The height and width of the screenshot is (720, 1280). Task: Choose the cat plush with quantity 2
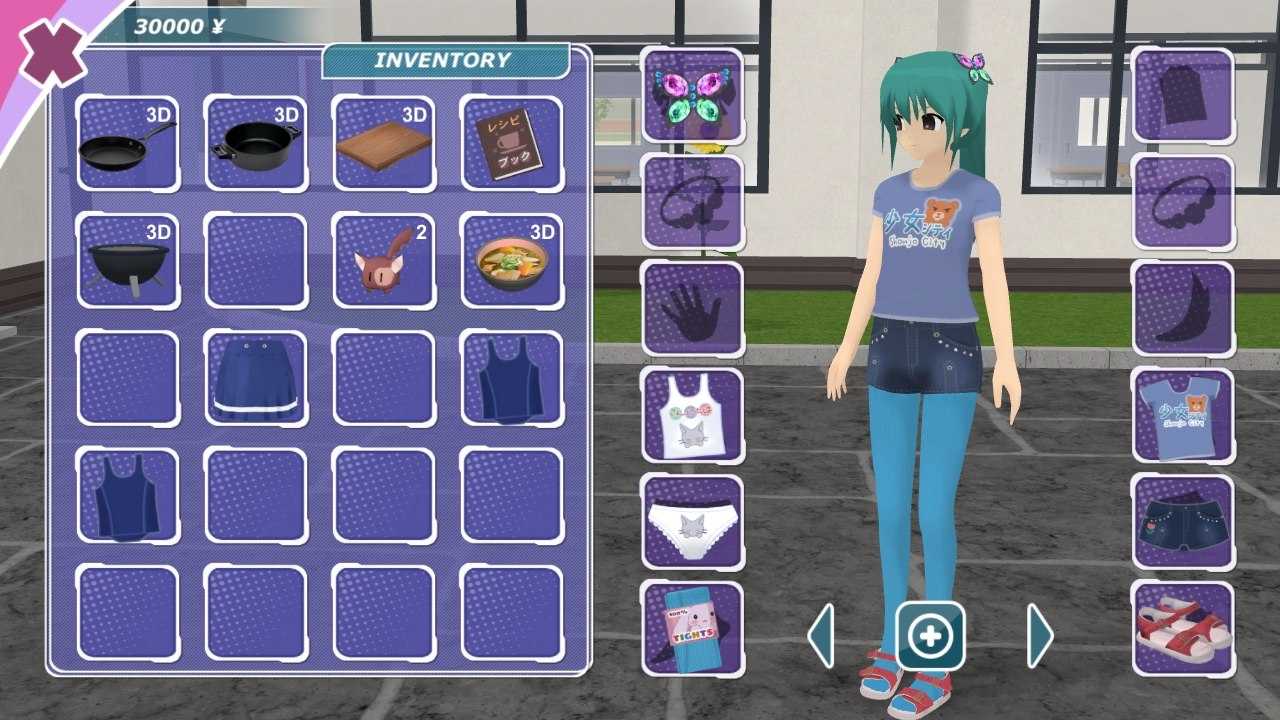click(x=383, y=261)
